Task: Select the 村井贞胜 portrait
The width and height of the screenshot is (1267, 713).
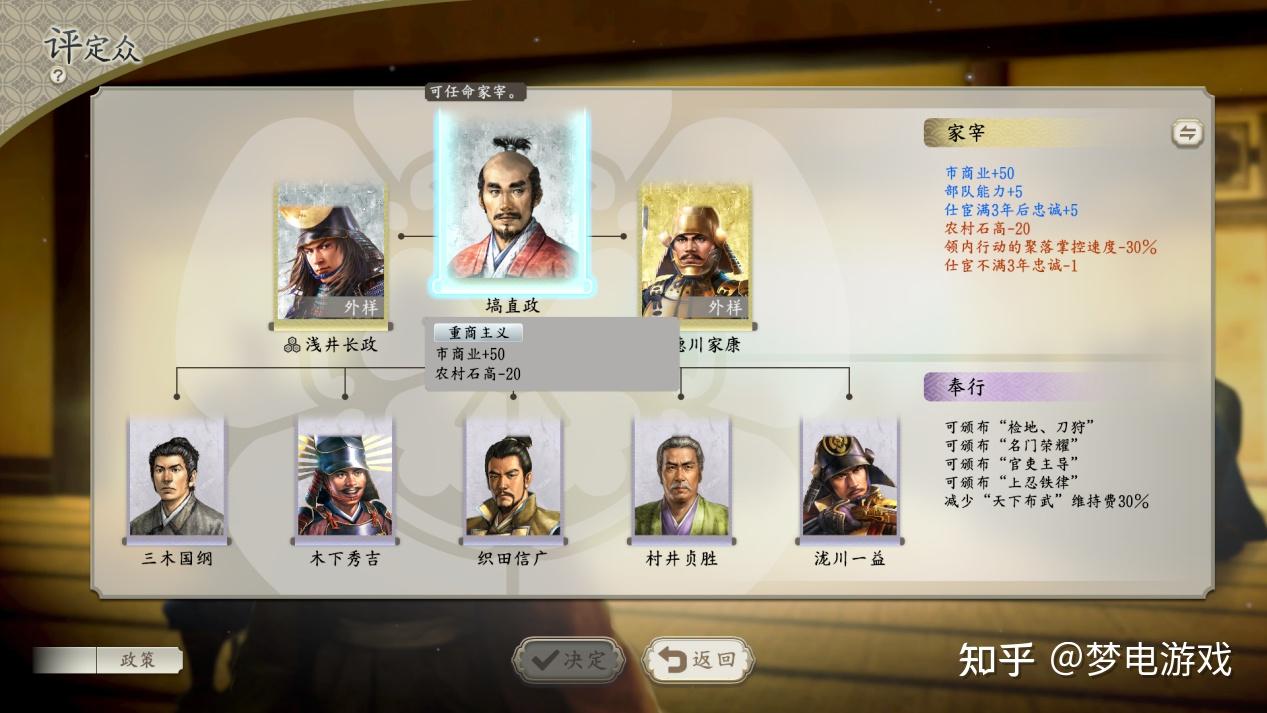Action: 681,480
